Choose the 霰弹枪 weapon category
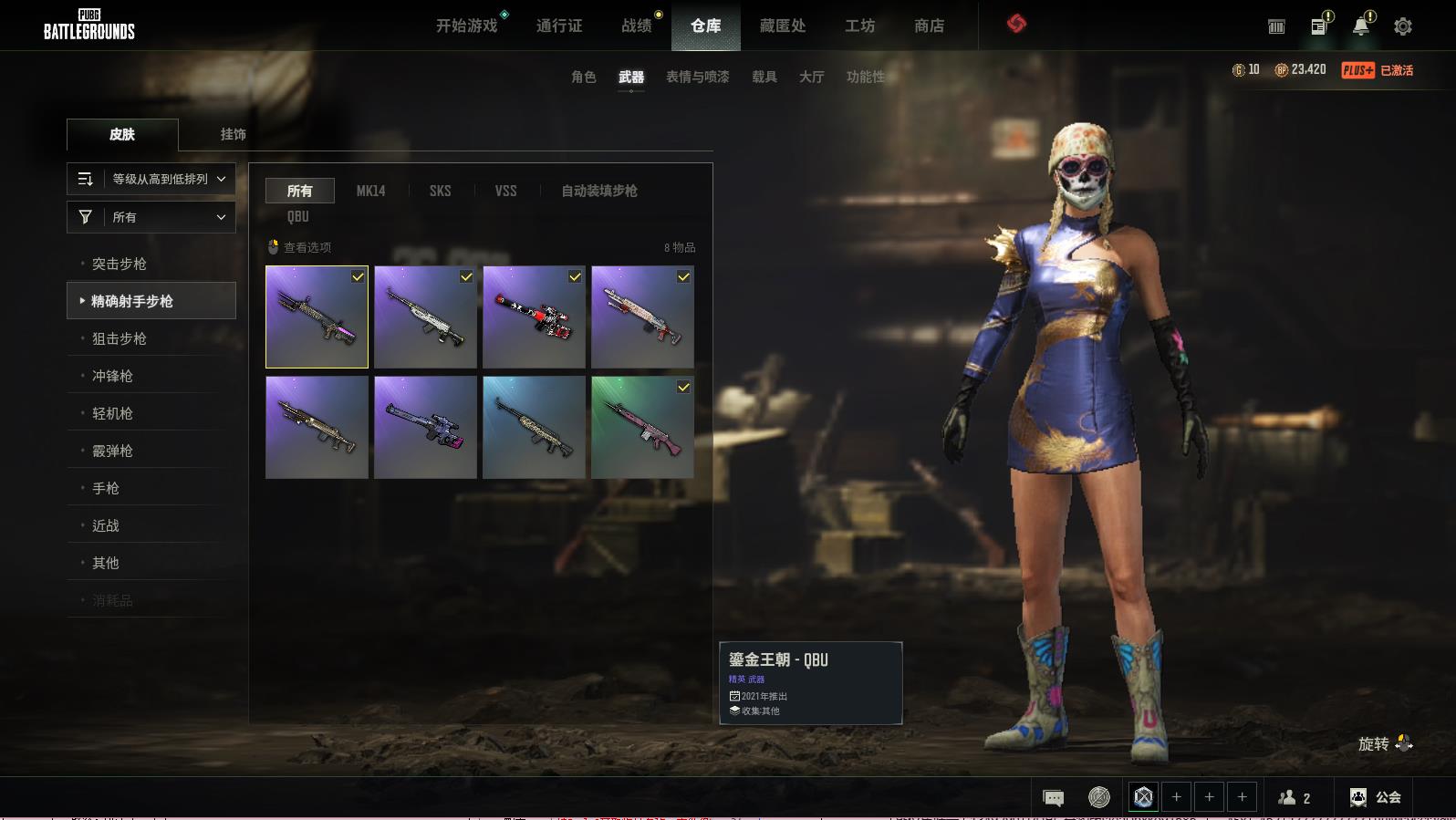 (112, 451)
